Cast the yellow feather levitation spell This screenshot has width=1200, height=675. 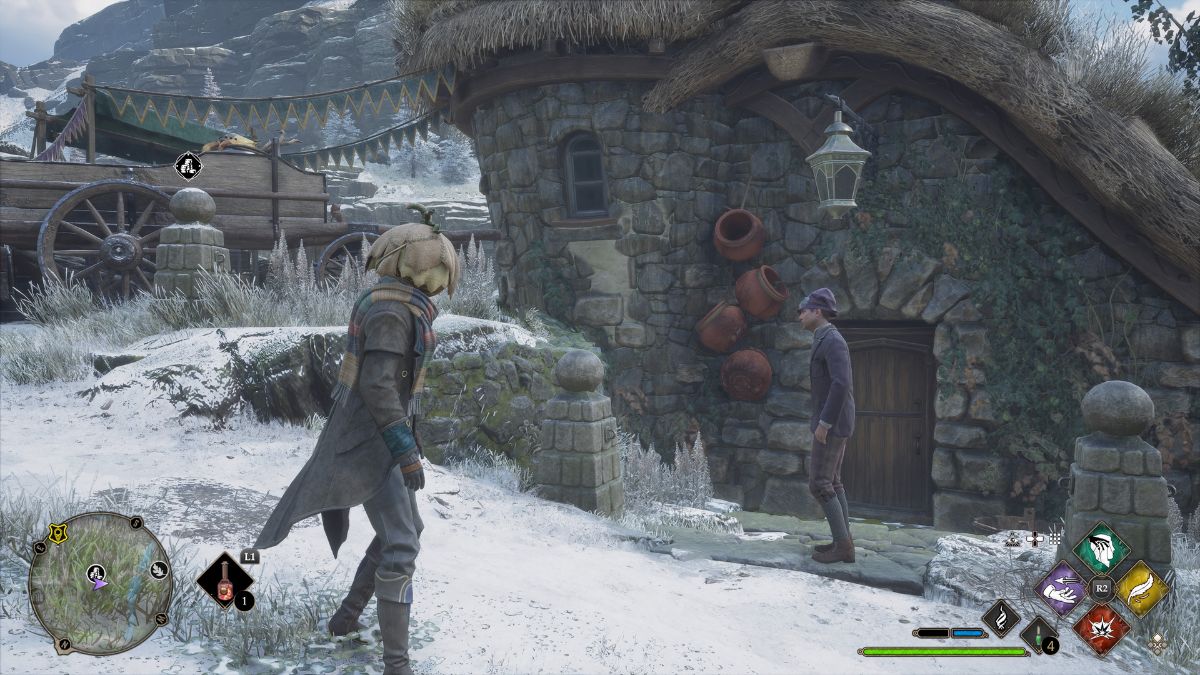(x=1143, y=588)
